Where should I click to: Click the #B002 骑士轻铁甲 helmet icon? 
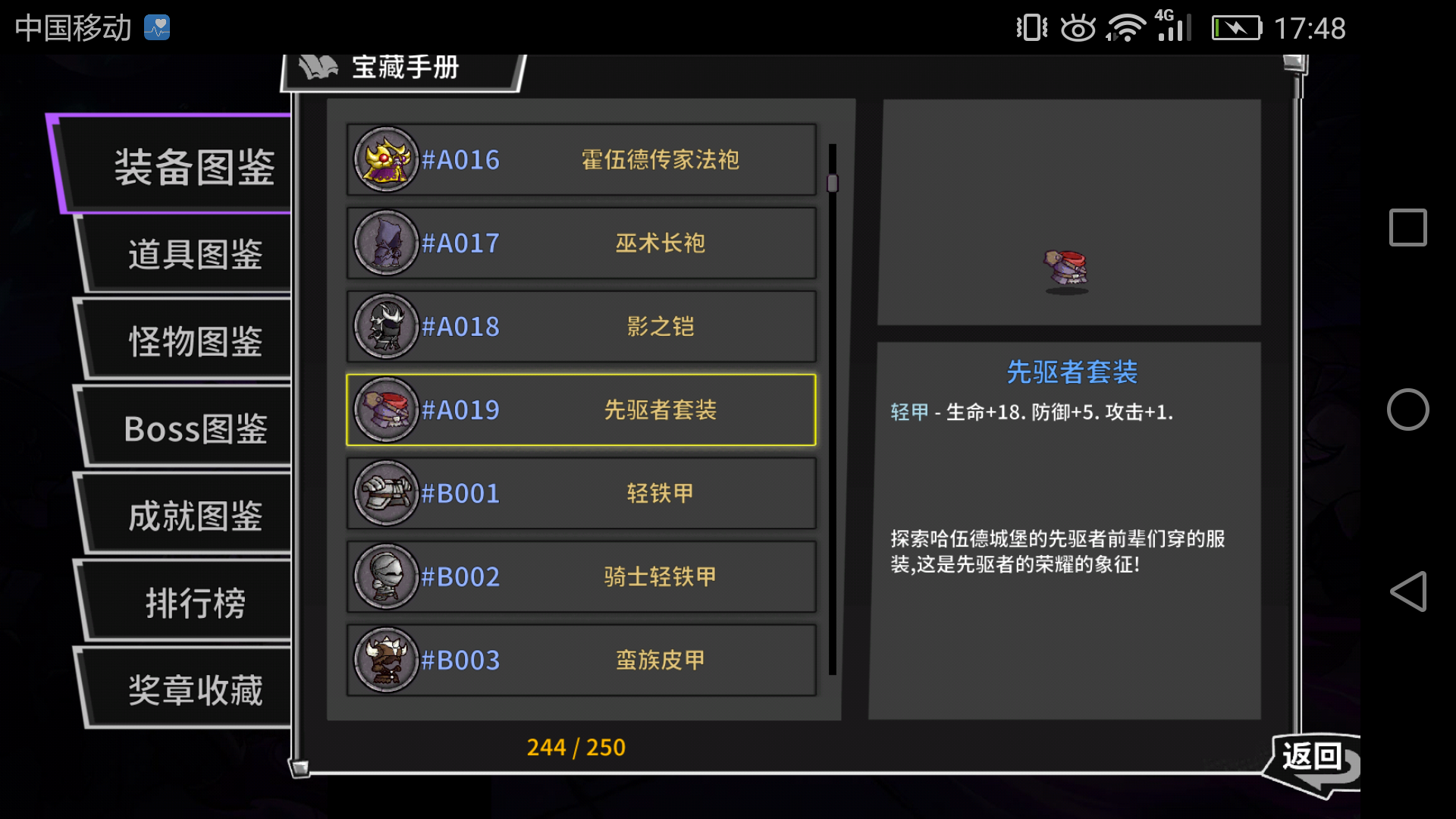pyautogui.click(x=386, y=576)
